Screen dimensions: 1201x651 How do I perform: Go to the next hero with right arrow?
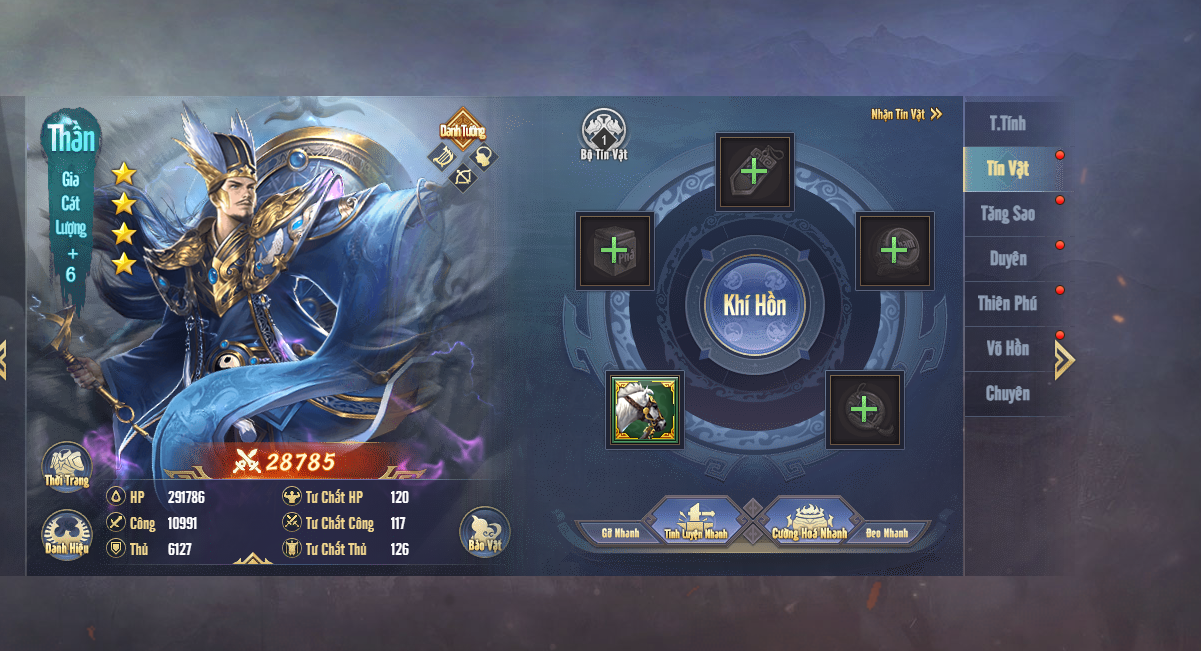pos(1064,360)
